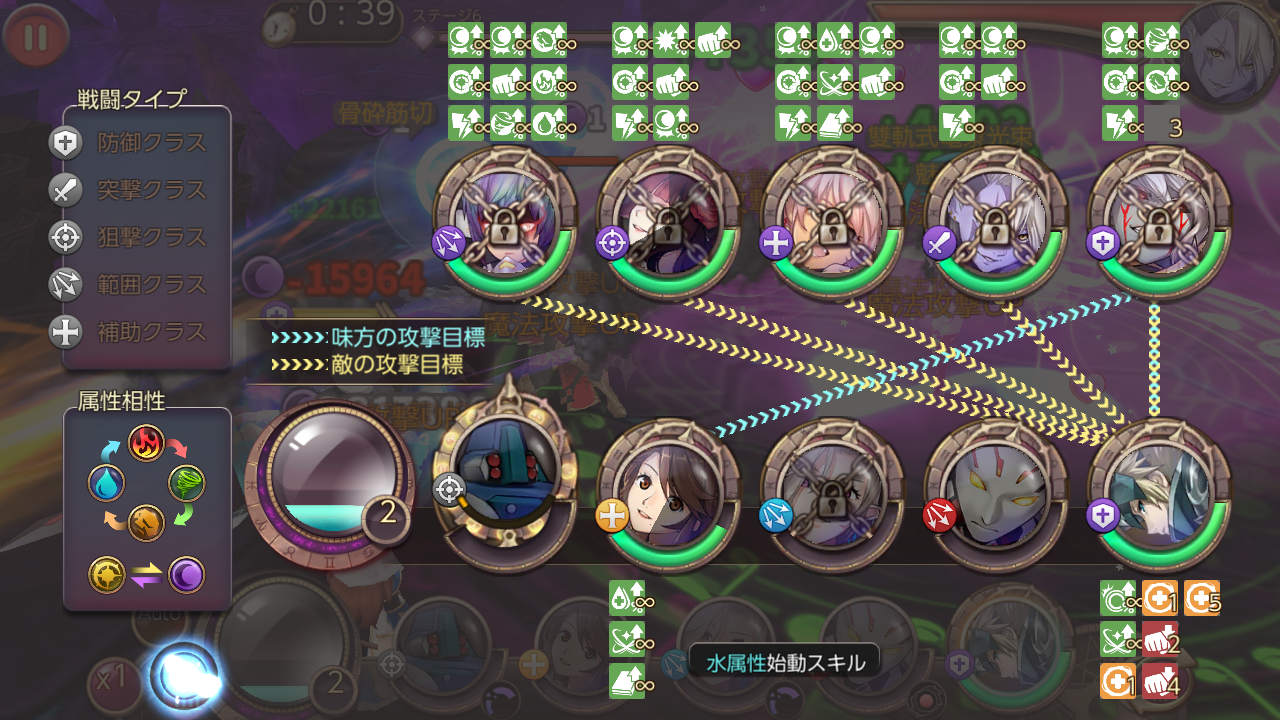Toggle the glowing blue orb button
Viewport: 1280px width, 720px height.
pyautogui.click(x=185, y=677)
